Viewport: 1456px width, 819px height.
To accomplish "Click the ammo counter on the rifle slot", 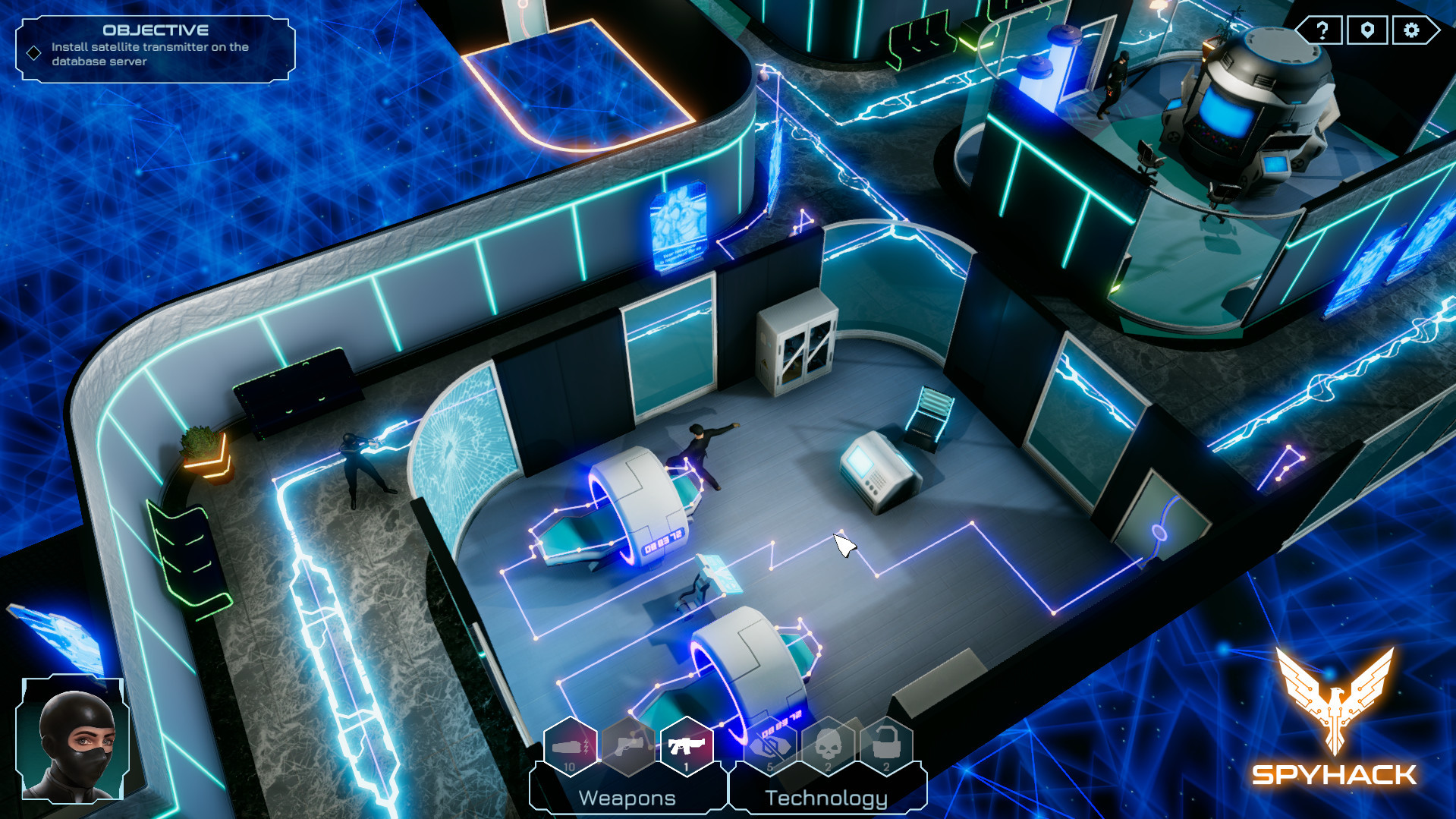I will (687, 767).
